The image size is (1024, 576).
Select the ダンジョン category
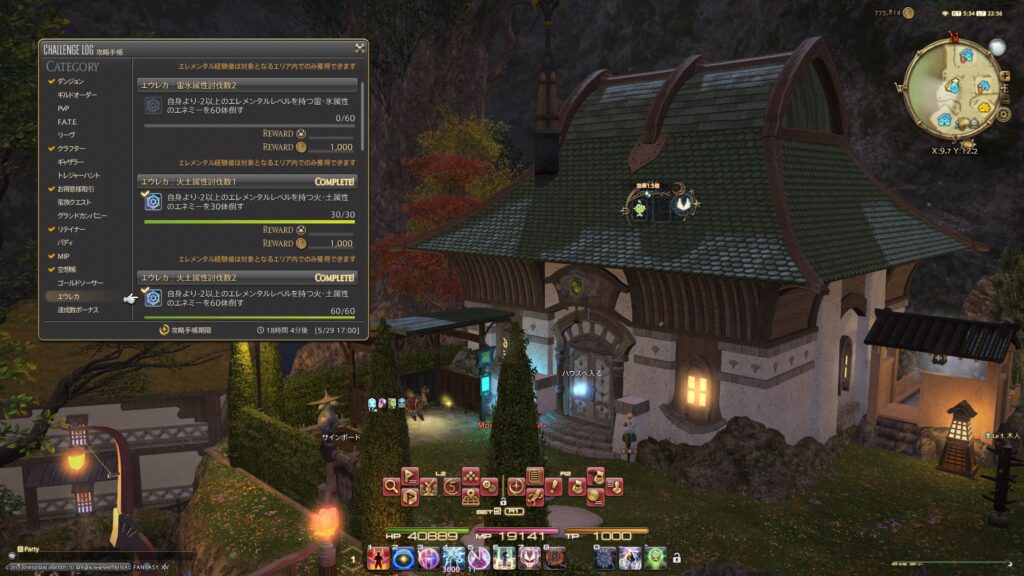pos(71,80)
